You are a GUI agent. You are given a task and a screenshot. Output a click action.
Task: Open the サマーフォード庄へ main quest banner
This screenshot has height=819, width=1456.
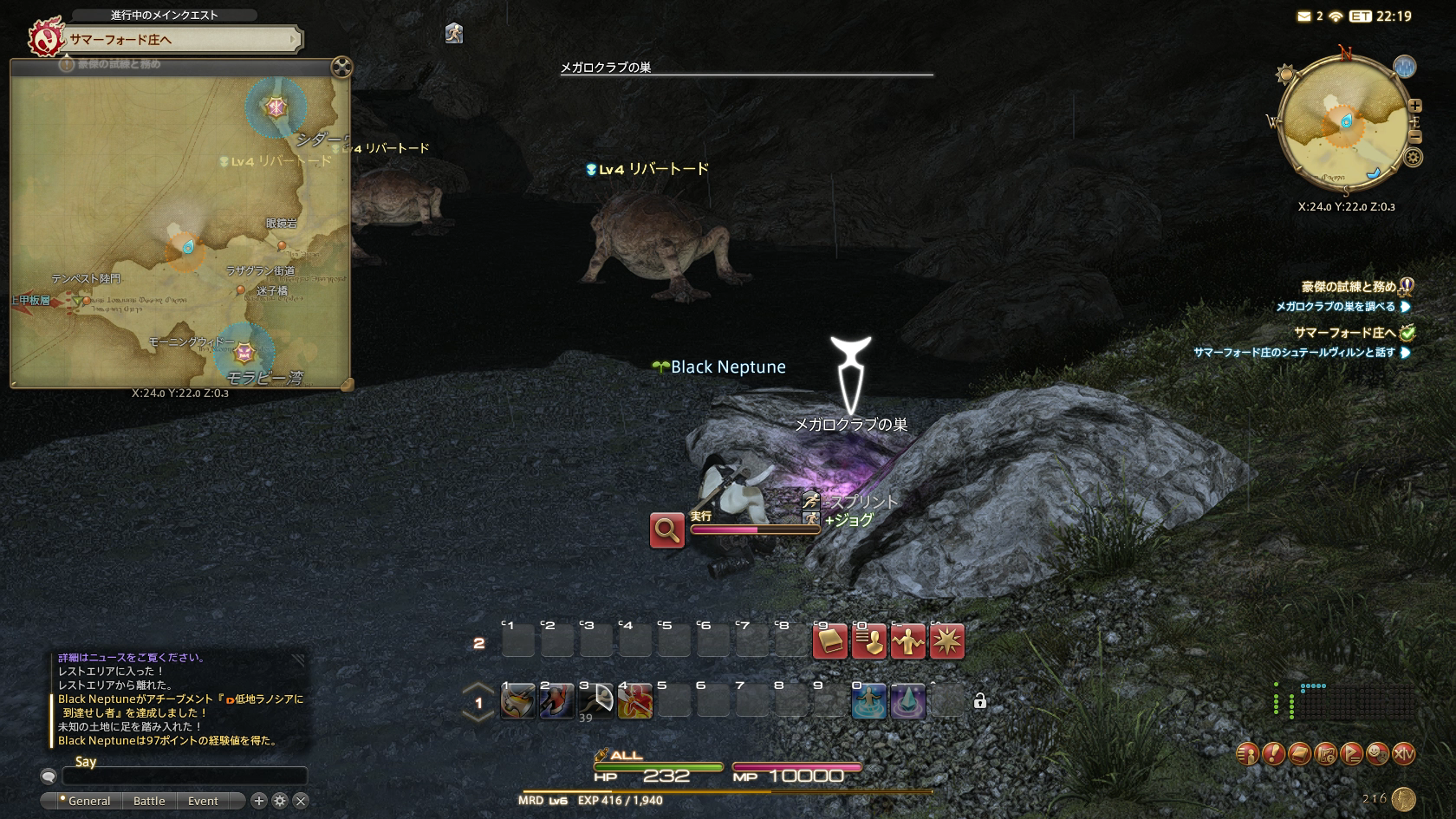point(182,39)
